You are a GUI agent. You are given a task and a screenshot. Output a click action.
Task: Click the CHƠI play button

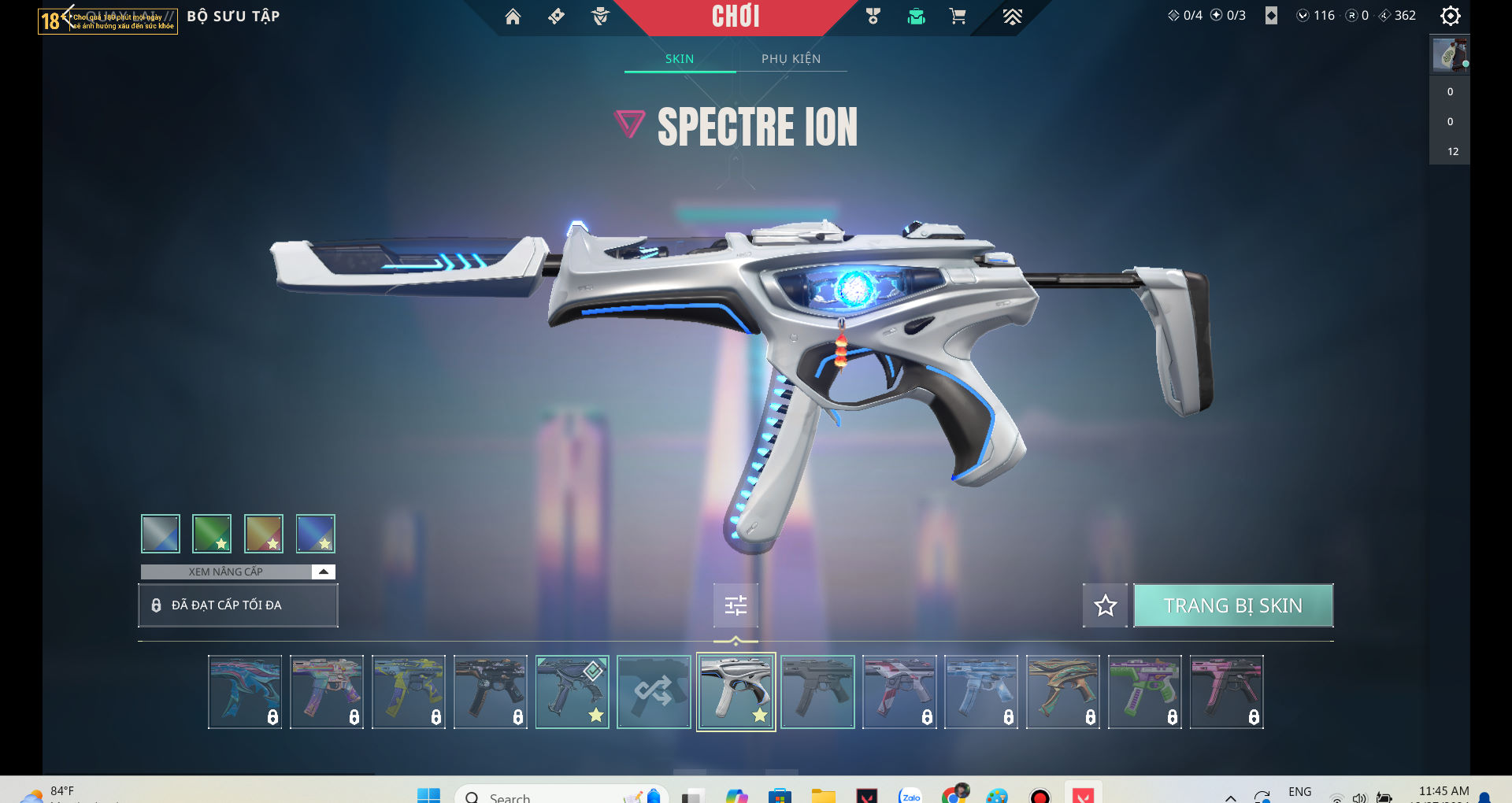[736, 17]
